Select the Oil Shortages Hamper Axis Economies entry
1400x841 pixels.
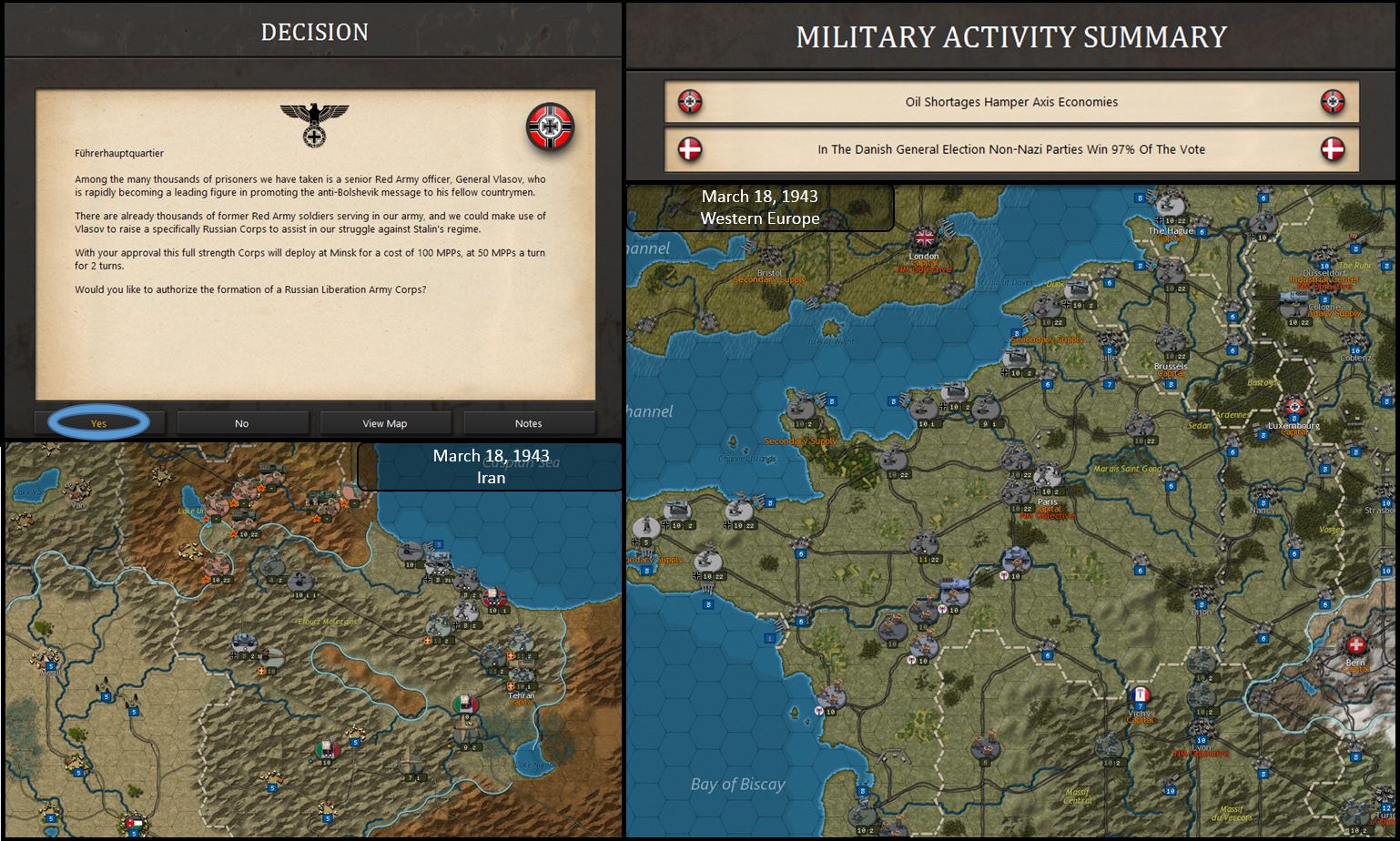[x=1010, y=102]
